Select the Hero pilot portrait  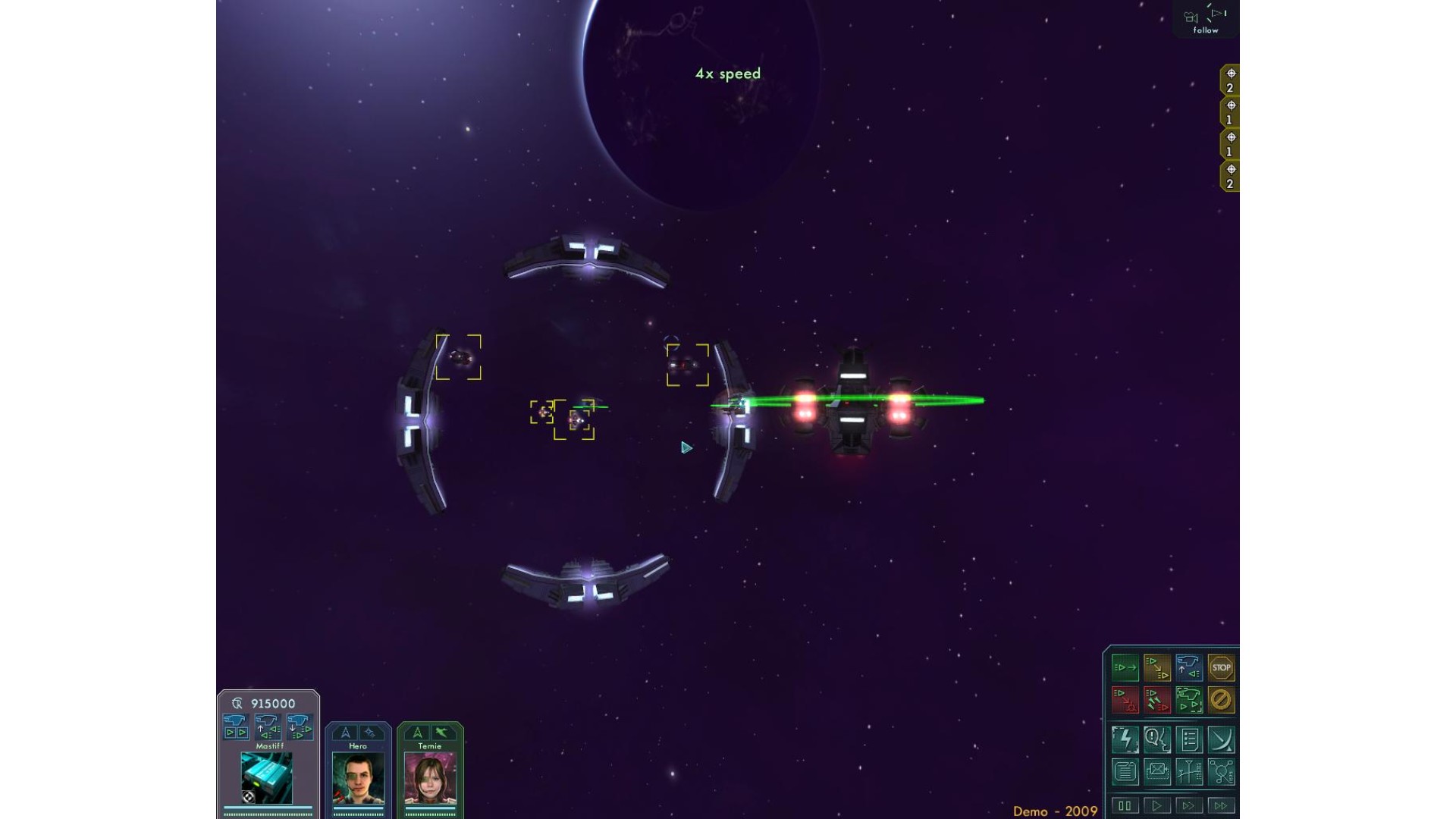click(x=358, y=779)
